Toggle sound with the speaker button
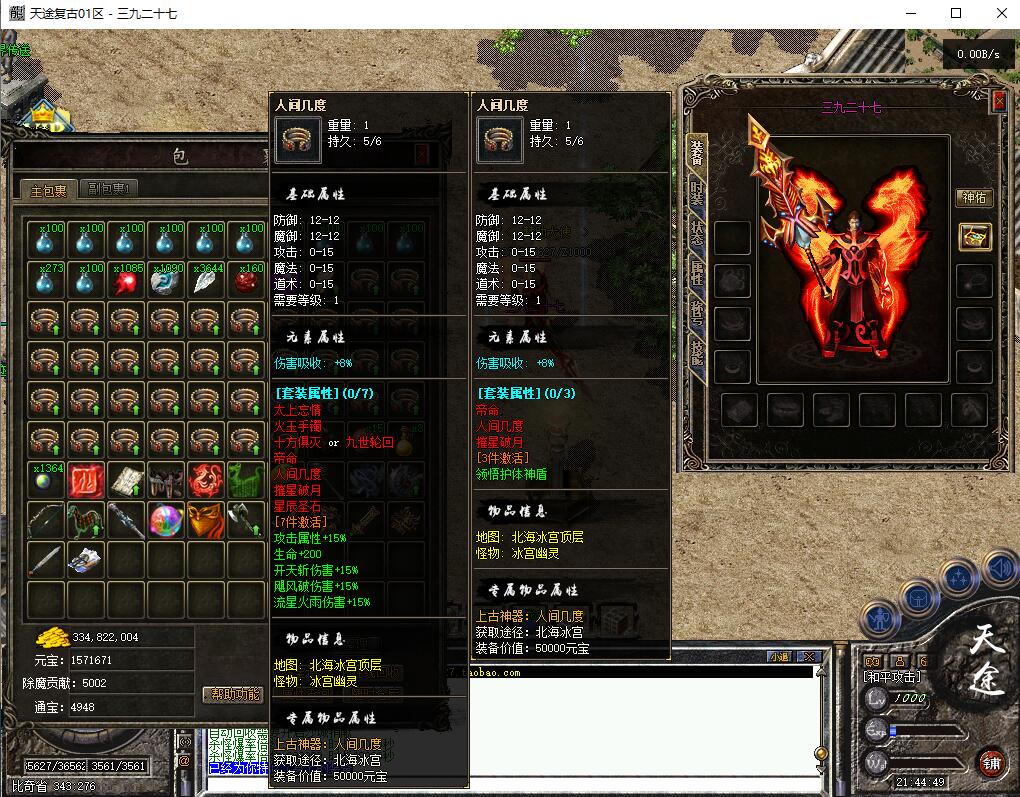 1000,569
